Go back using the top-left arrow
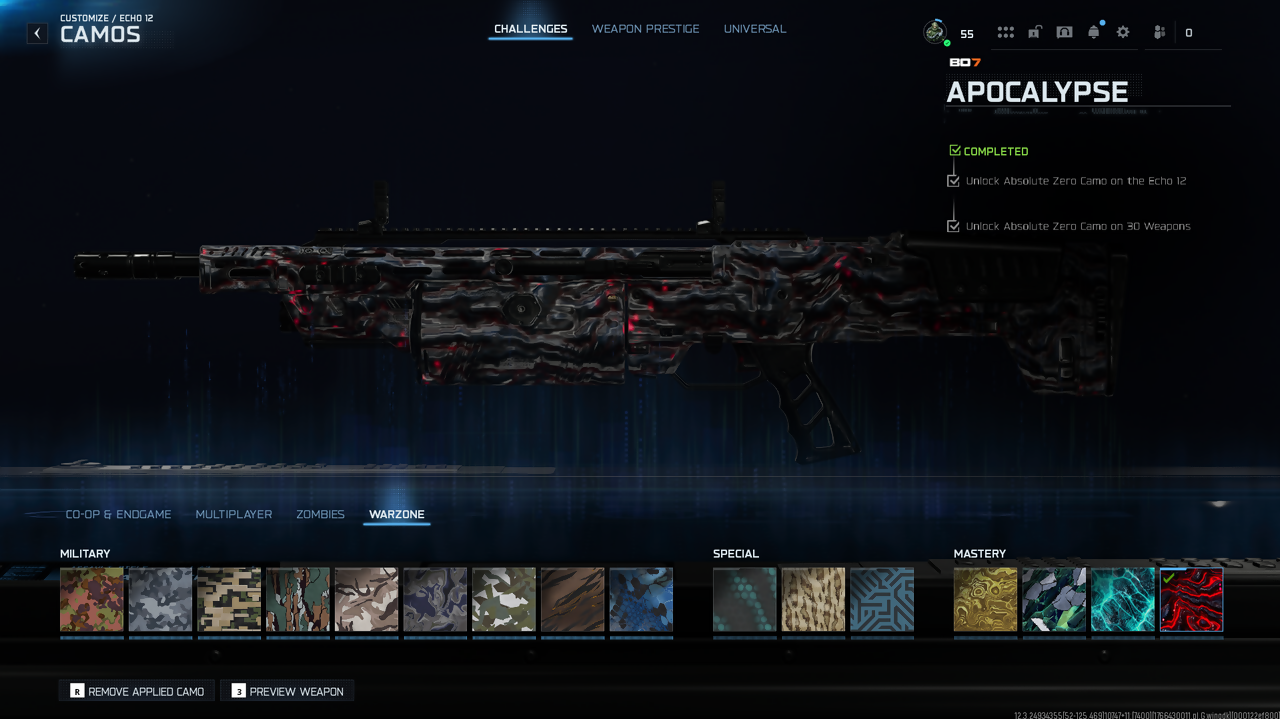Viewport: 1280px width, 719px height. coord(37,33)
